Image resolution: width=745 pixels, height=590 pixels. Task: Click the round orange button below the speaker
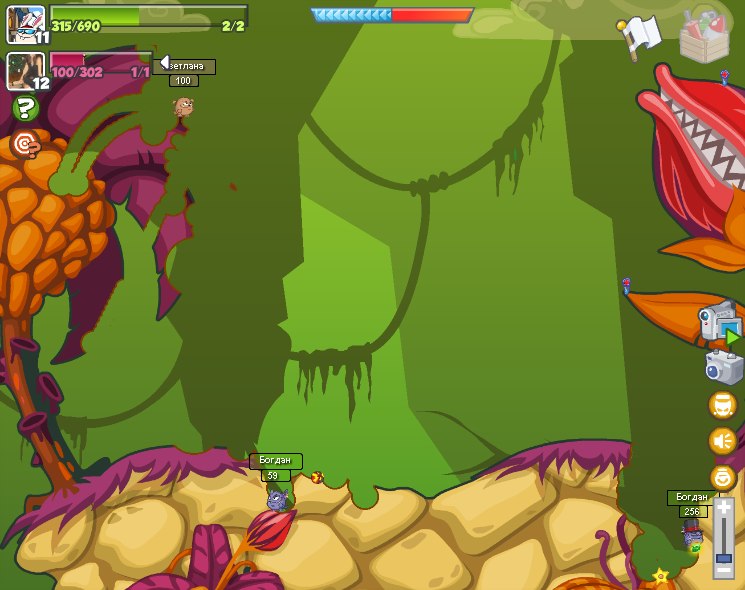[722, 477]
